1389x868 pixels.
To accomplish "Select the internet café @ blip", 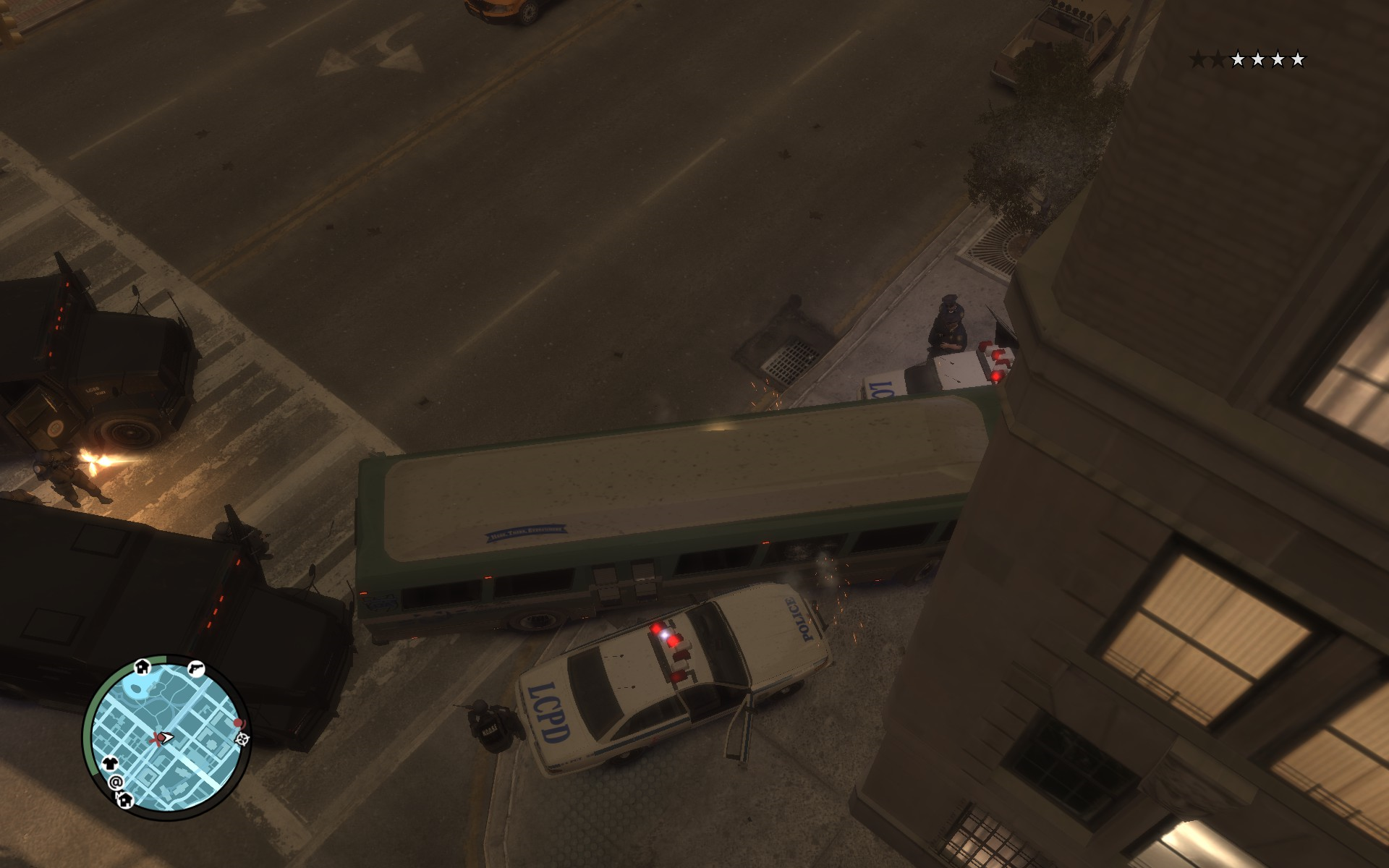I will tap(115, 782).
